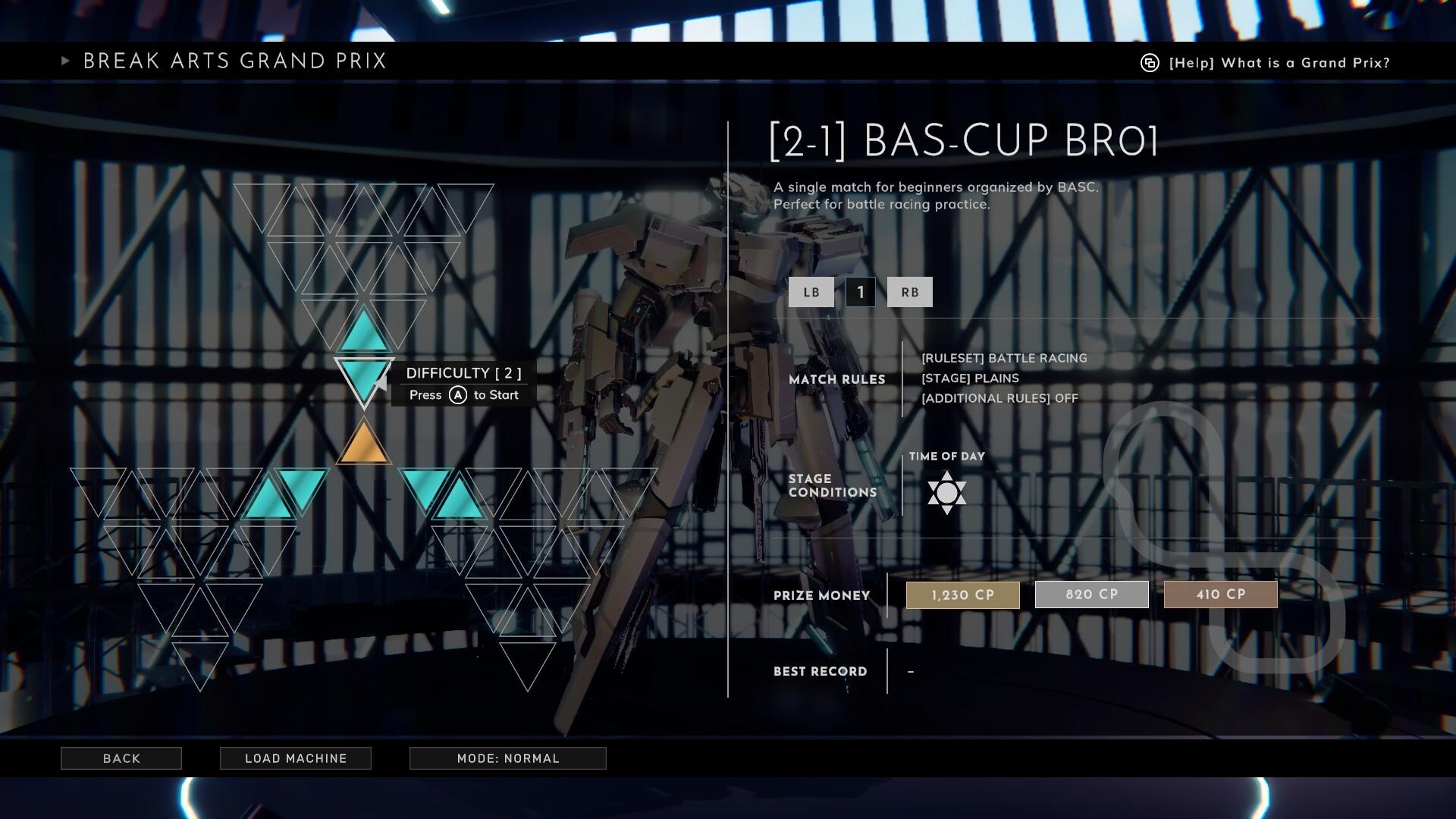
Task: Click the orange cup triangle on the map
Action: [364, 447]
